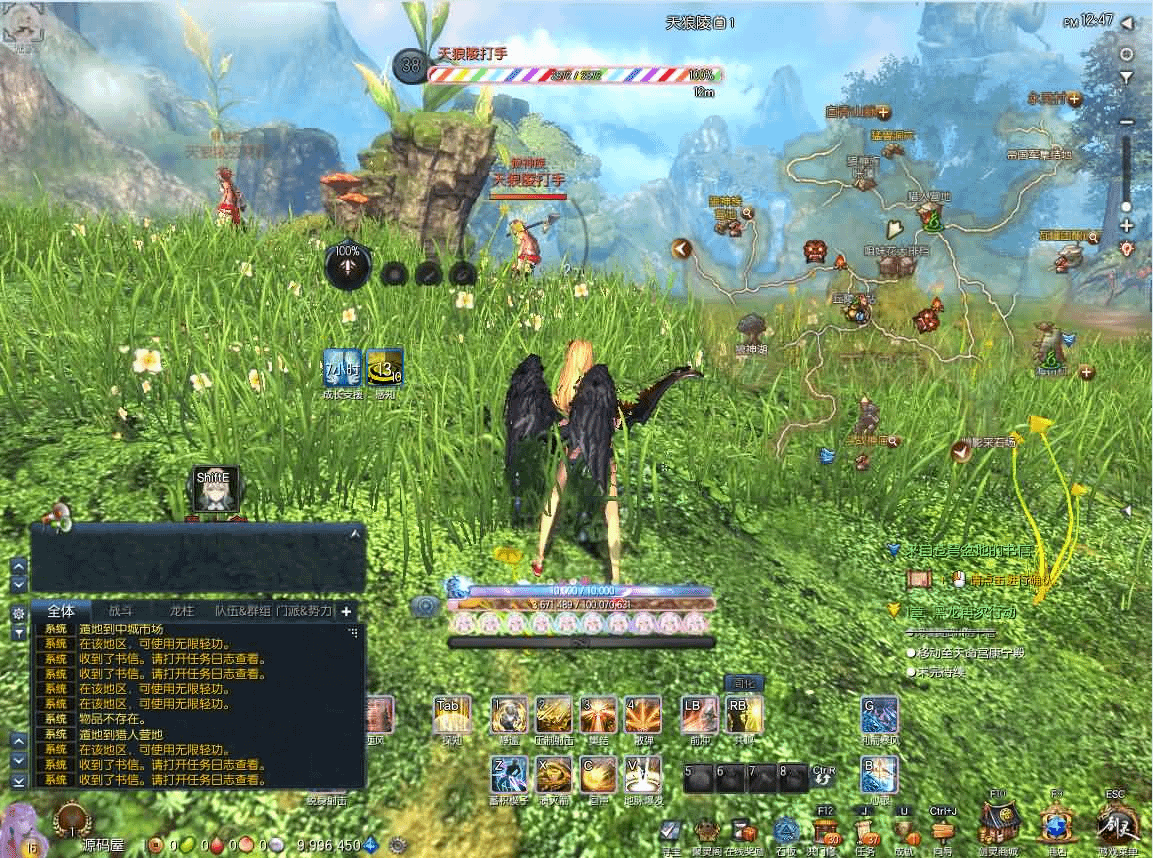Cast the V skill 地脉爆发
The width and height of the screenshot is (1153, 858).
click(642, 775)
